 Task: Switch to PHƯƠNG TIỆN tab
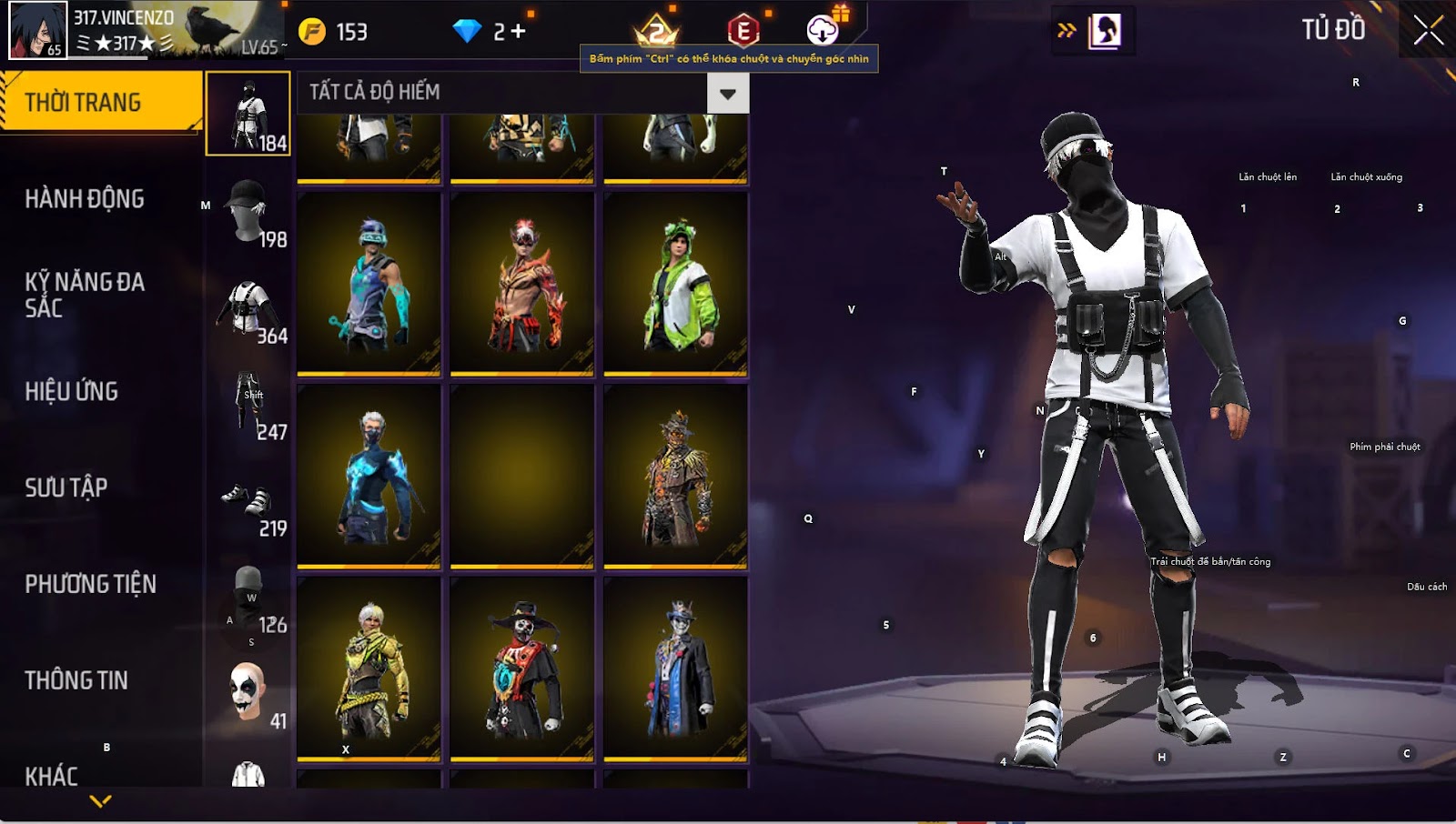tap(90, 584)
